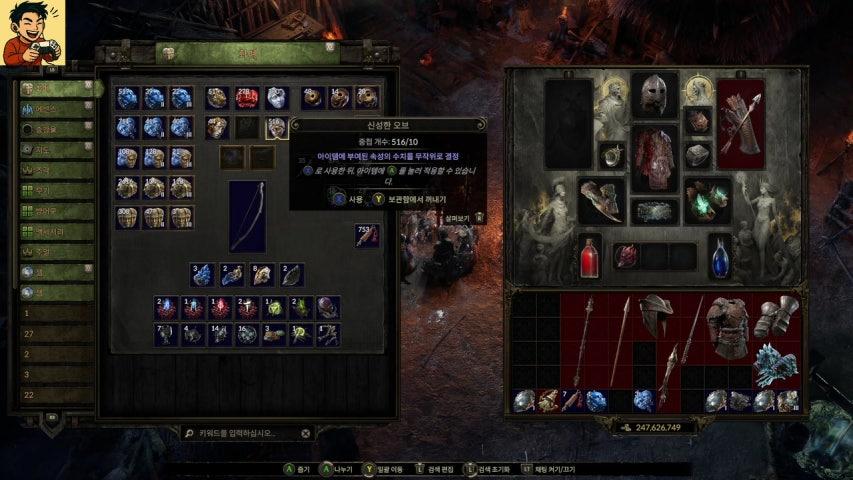Click the equipped belt slot
Screen dimensions: 853x480
click(655, 211)
